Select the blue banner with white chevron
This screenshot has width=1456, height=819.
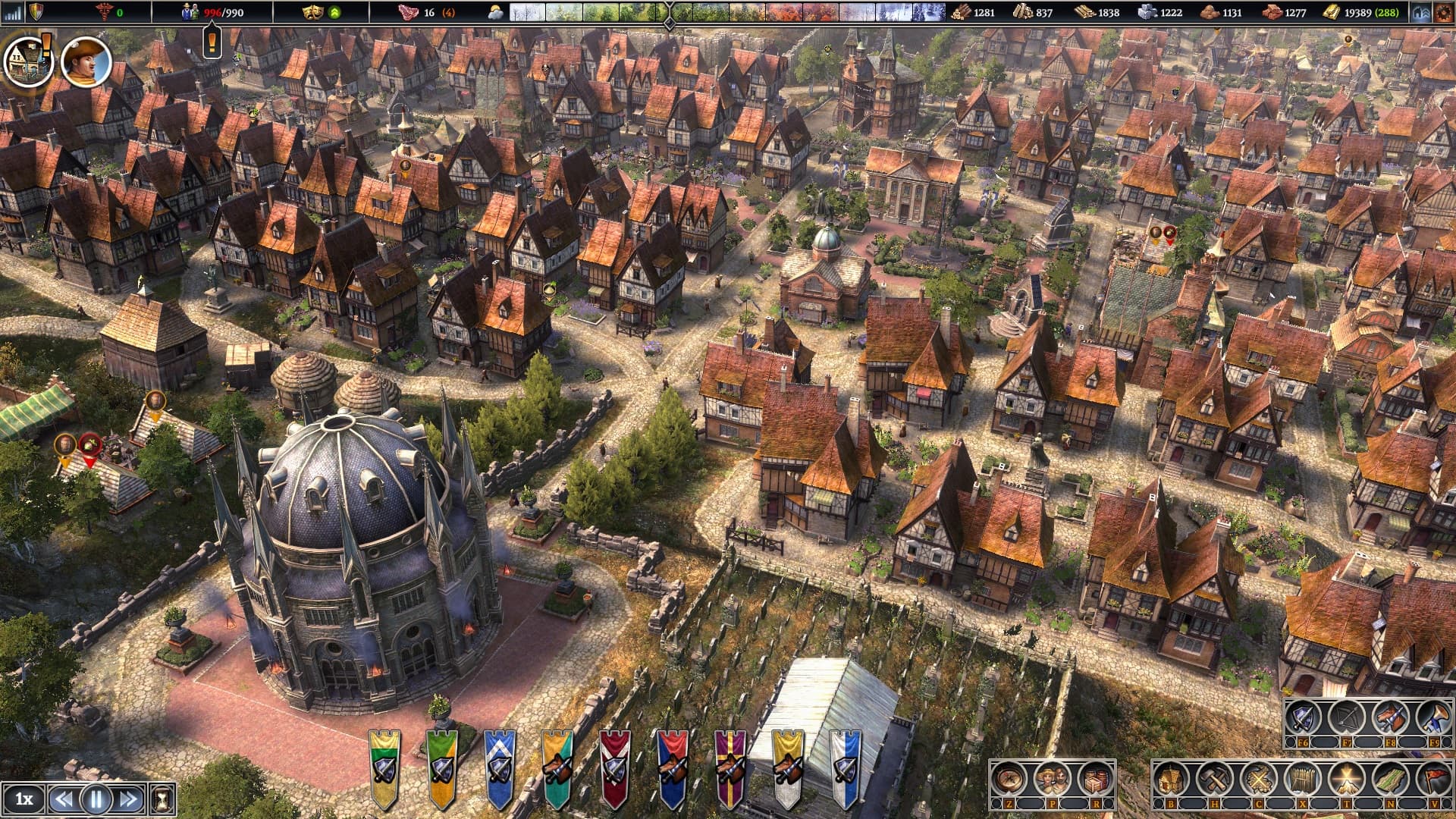(500, 767)
